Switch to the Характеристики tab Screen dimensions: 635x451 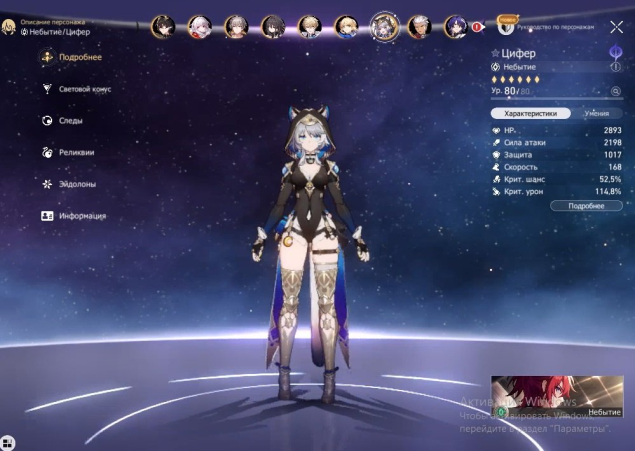pos(530,114)
